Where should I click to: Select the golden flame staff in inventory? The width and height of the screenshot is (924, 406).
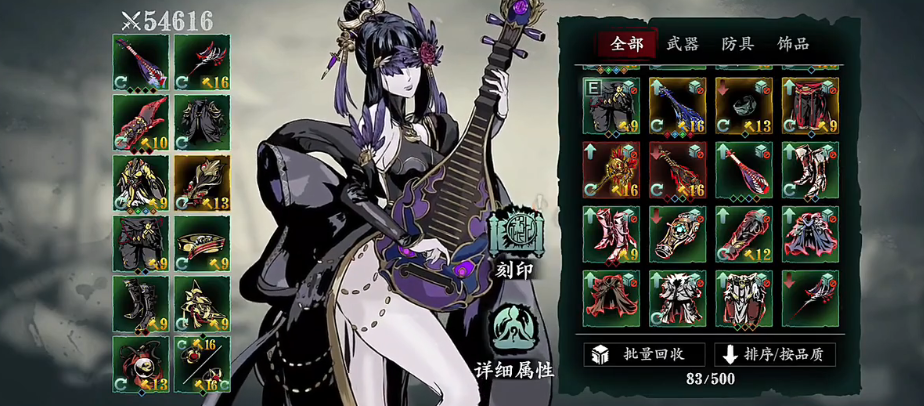pos(611,170)
